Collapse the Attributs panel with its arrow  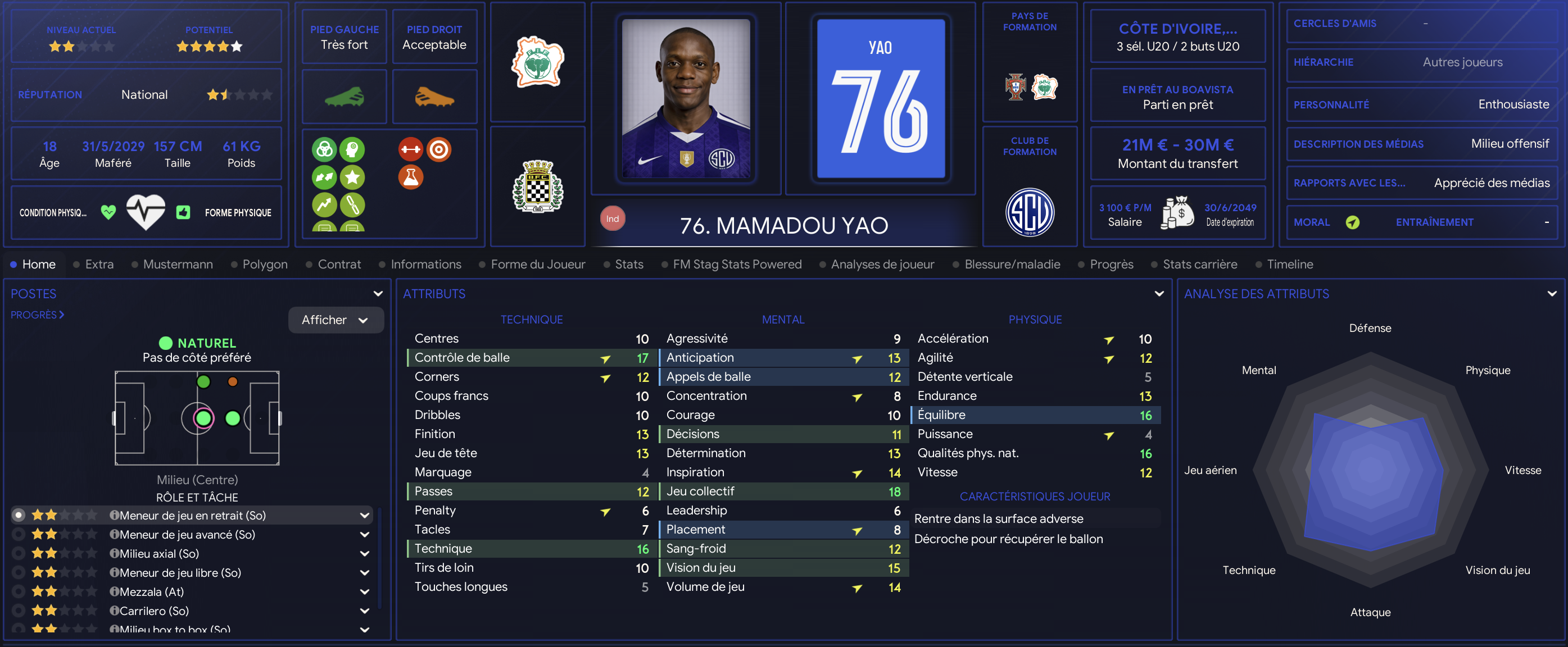point(1159,294)
